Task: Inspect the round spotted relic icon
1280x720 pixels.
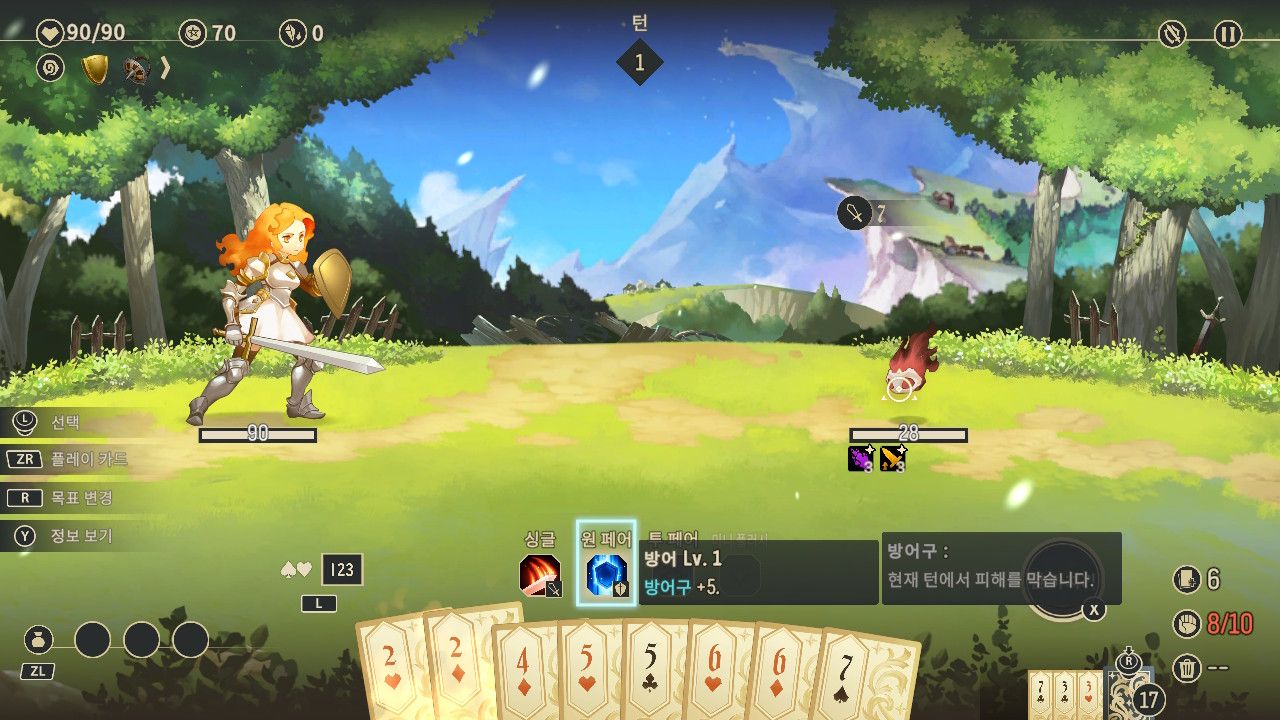Action: coord(135,69)
